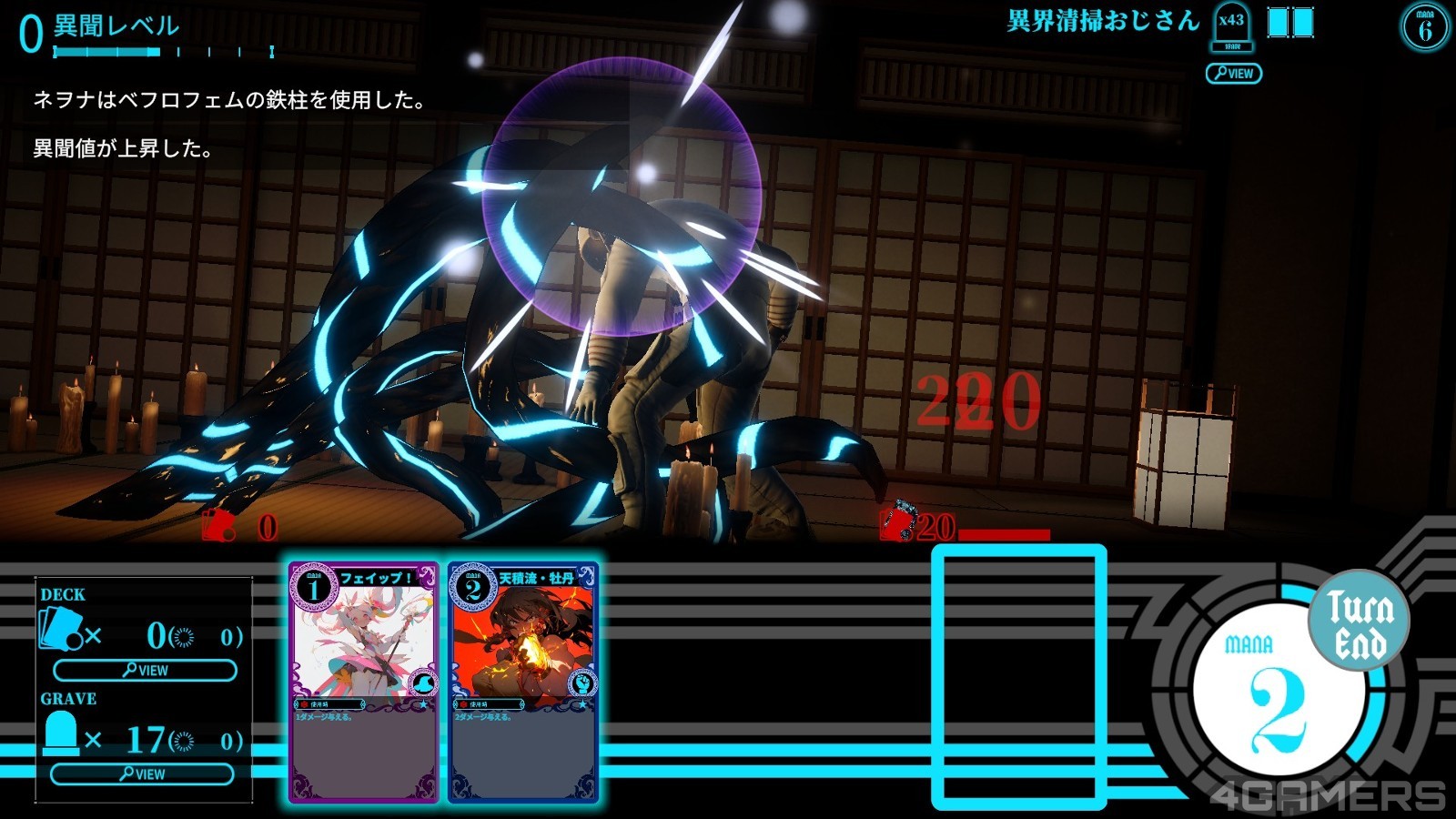End the current turn
The width and height of the screenshot is (1456, 819).
coord(1359,623)
